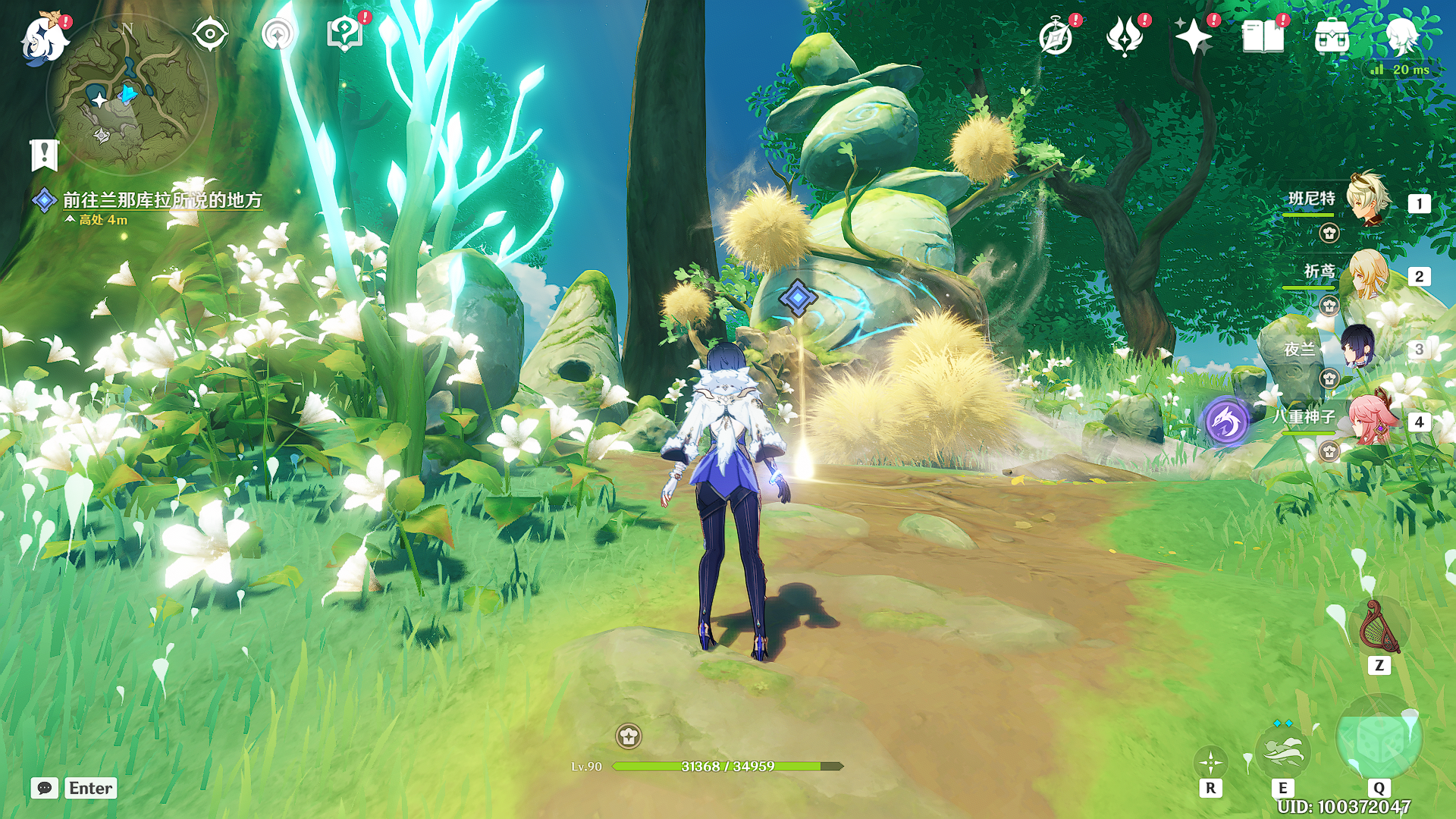1456x819 pixels.
Task: Open the Adventurer Handbook compass icon
Action: 1056,36
